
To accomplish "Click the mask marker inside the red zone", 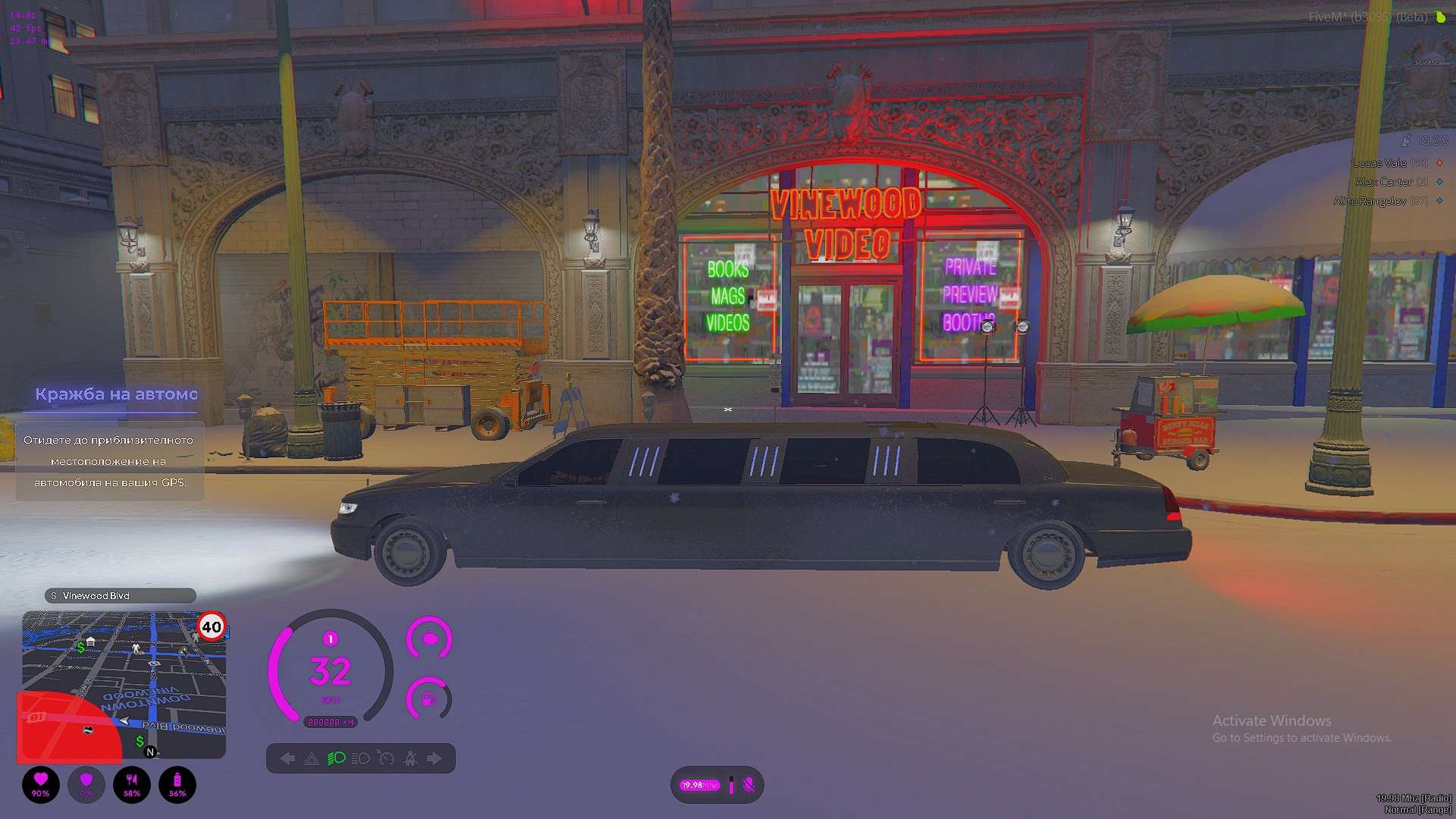I will 88,730.
